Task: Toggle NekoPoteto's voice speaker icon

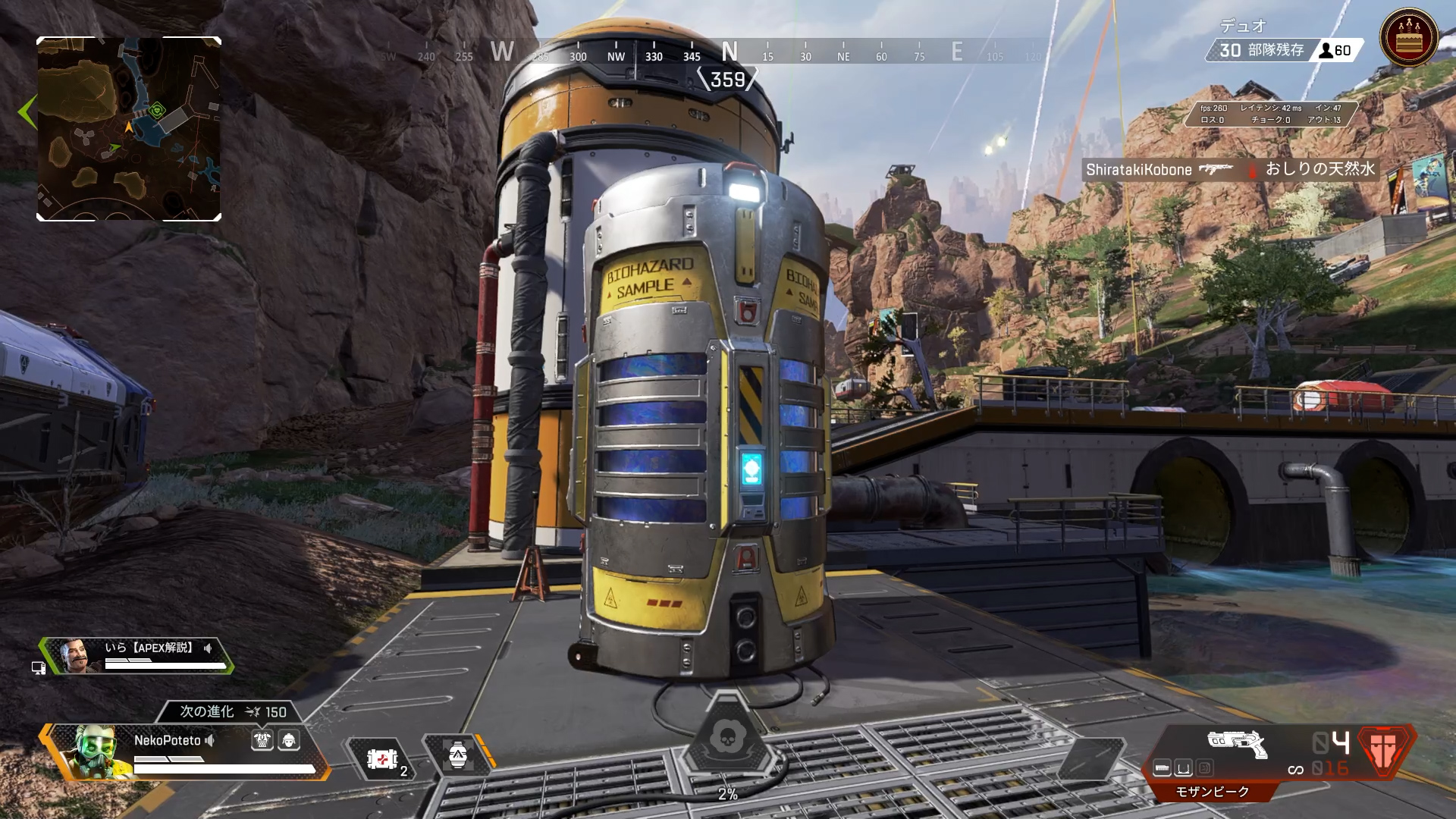Action: (210, 740)
